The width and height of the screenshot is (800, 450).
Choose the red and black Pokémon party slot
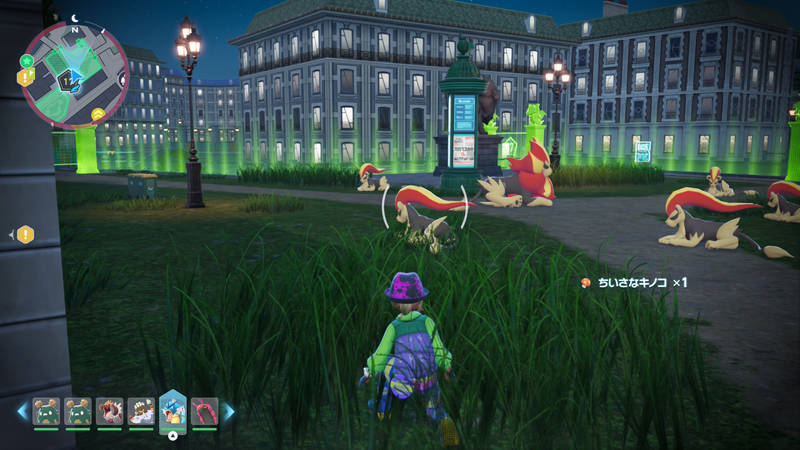[x=204, y=410]
